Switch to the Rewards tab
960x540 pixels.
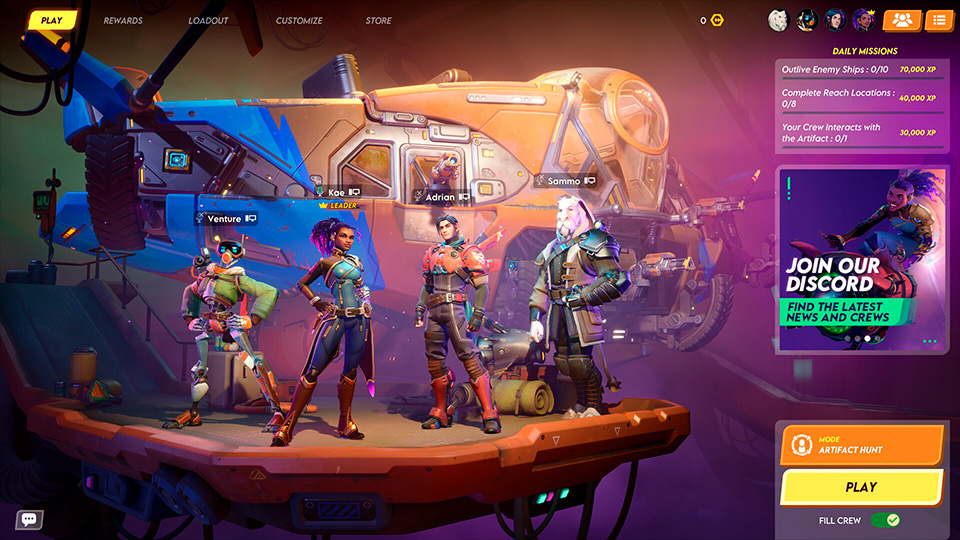click(123, 20)
